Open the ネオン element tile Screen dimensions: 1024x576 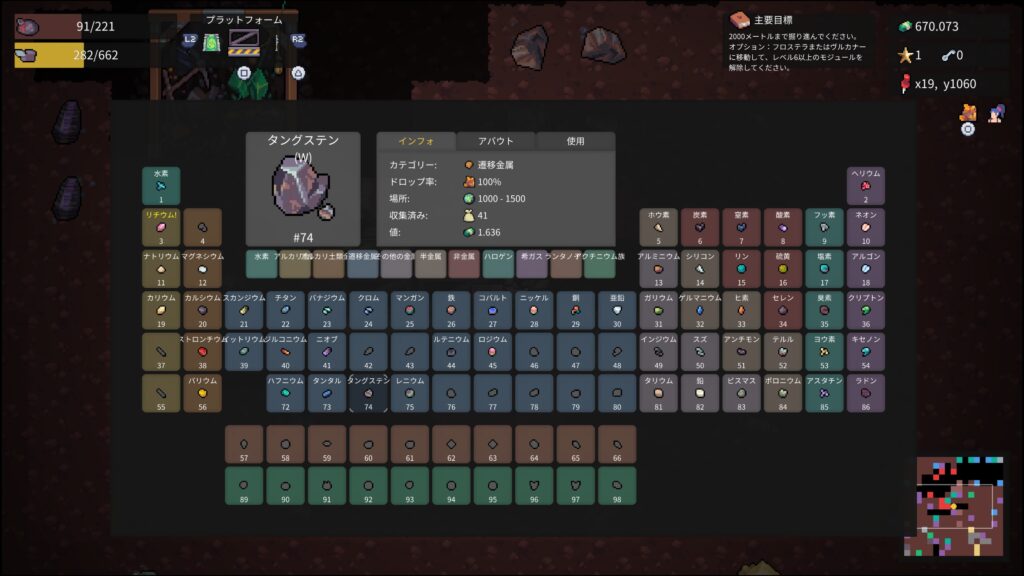pos(866,227)
